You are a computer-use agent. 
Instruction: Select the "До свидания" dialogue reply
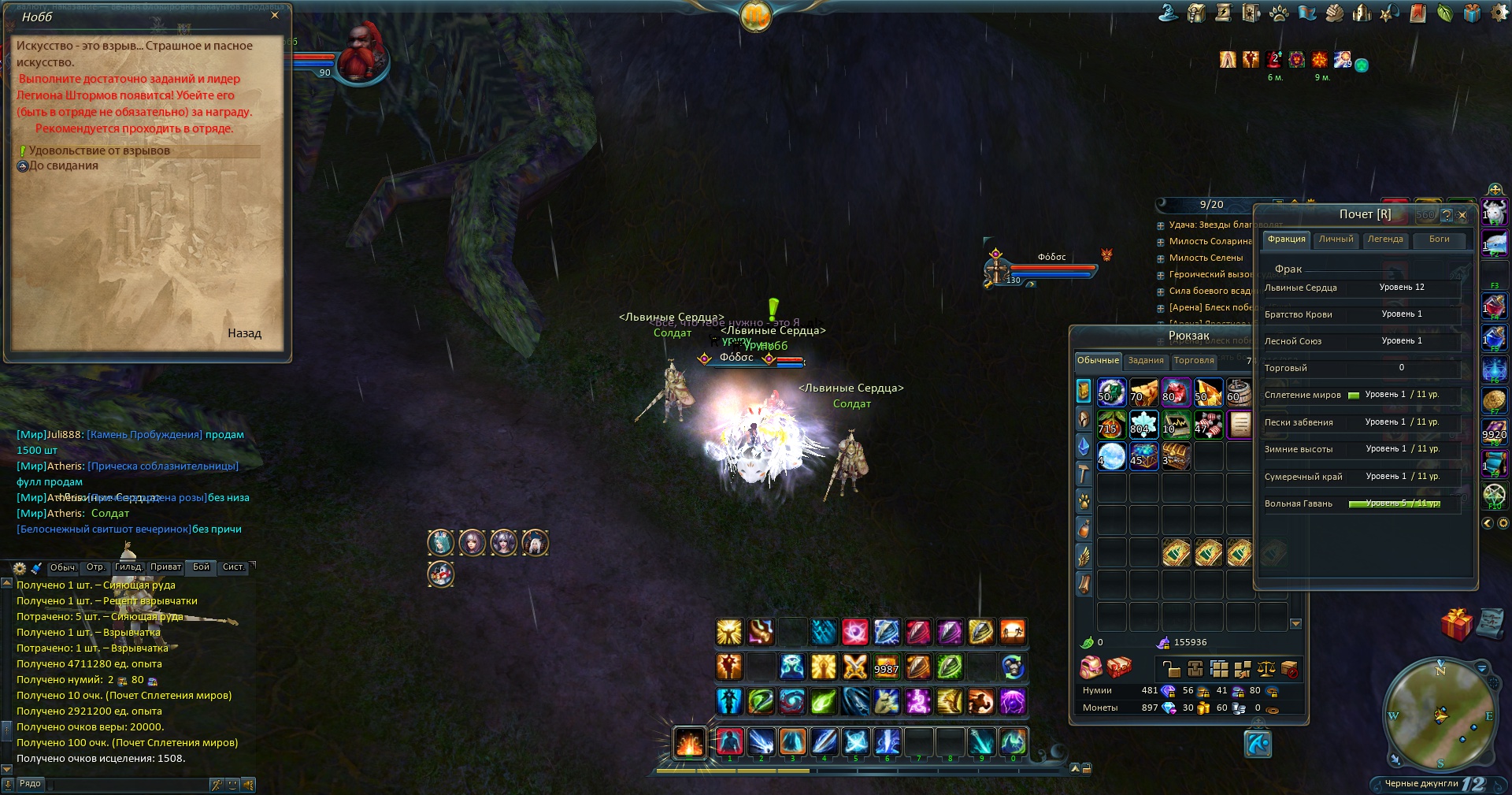pos(63,165)
